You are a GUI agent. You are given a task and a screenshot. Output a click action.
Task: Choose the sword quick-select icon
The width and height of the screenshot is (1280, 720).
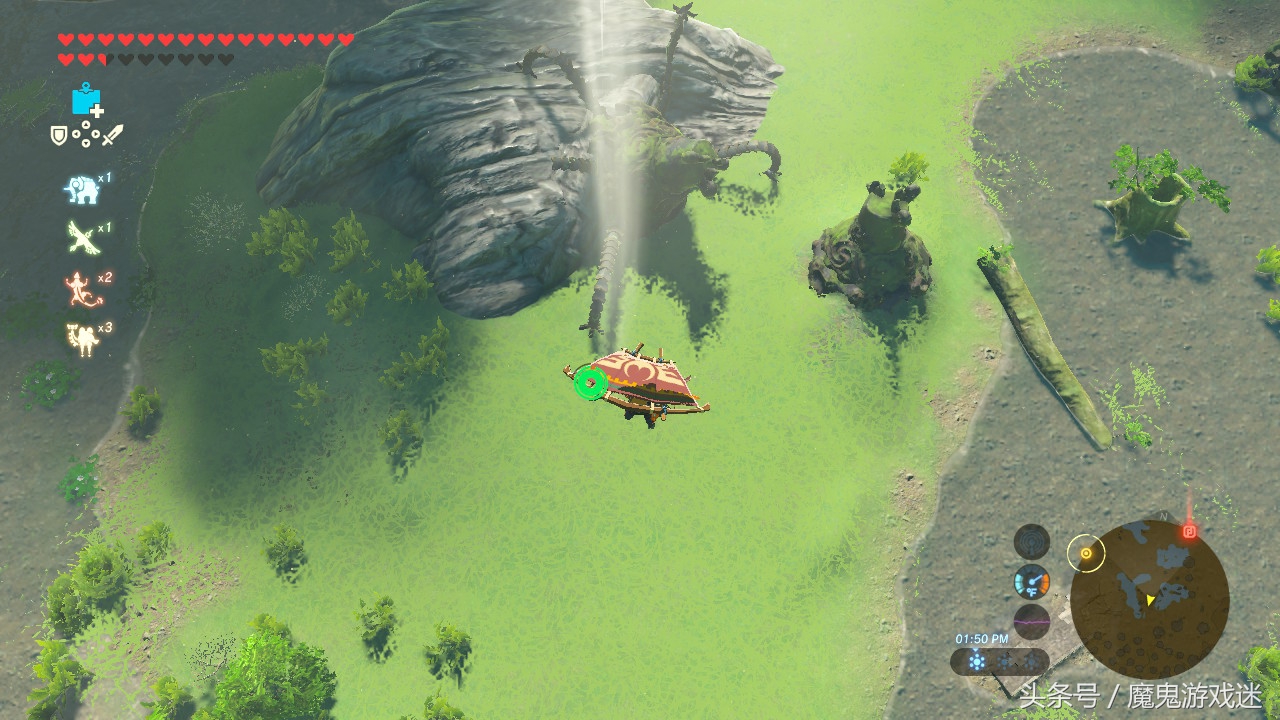click(x=112, y=134)
